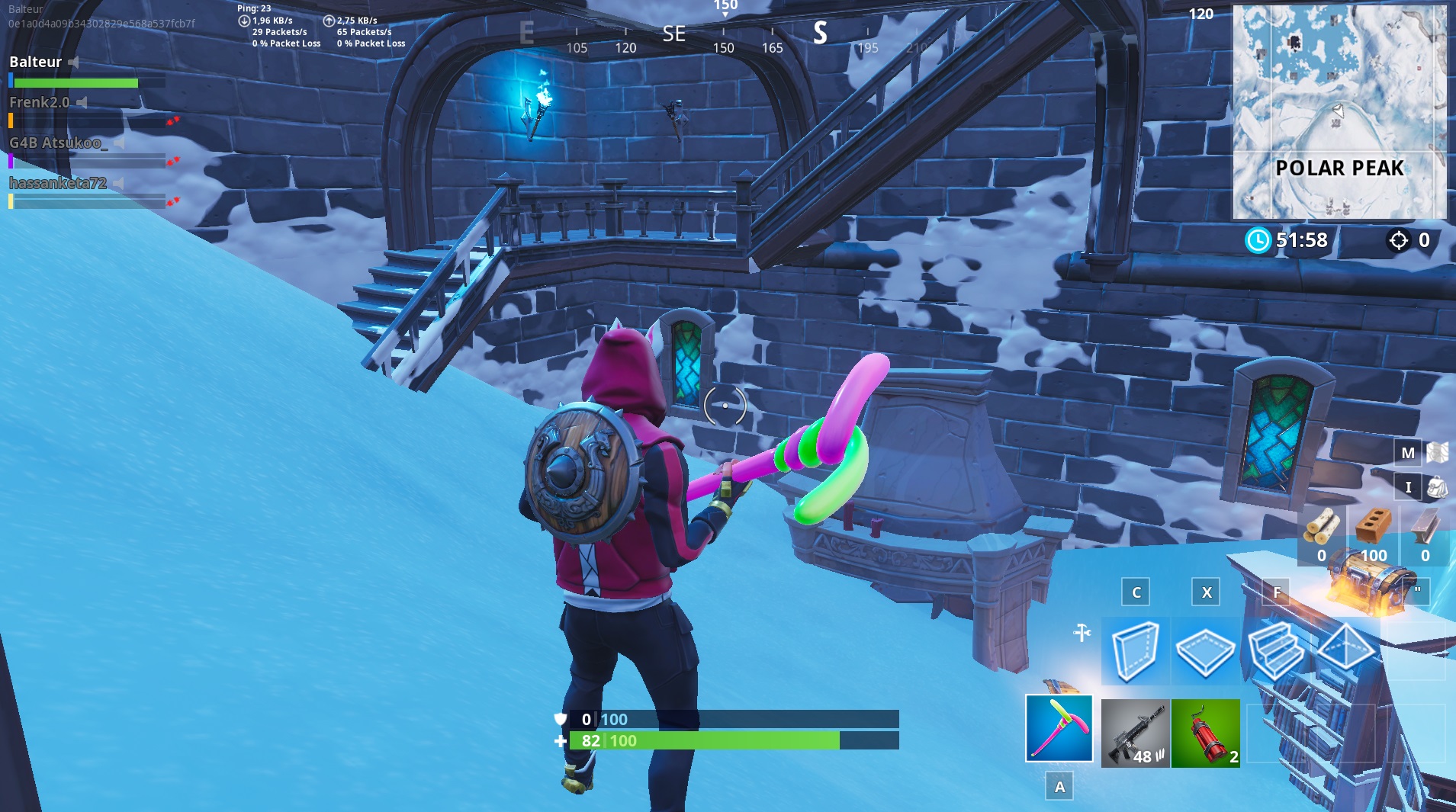The height and width of the screenshot is (812, 1456).
Task: Open the backpack inventory icon
Action: [x=1437, y=486]
